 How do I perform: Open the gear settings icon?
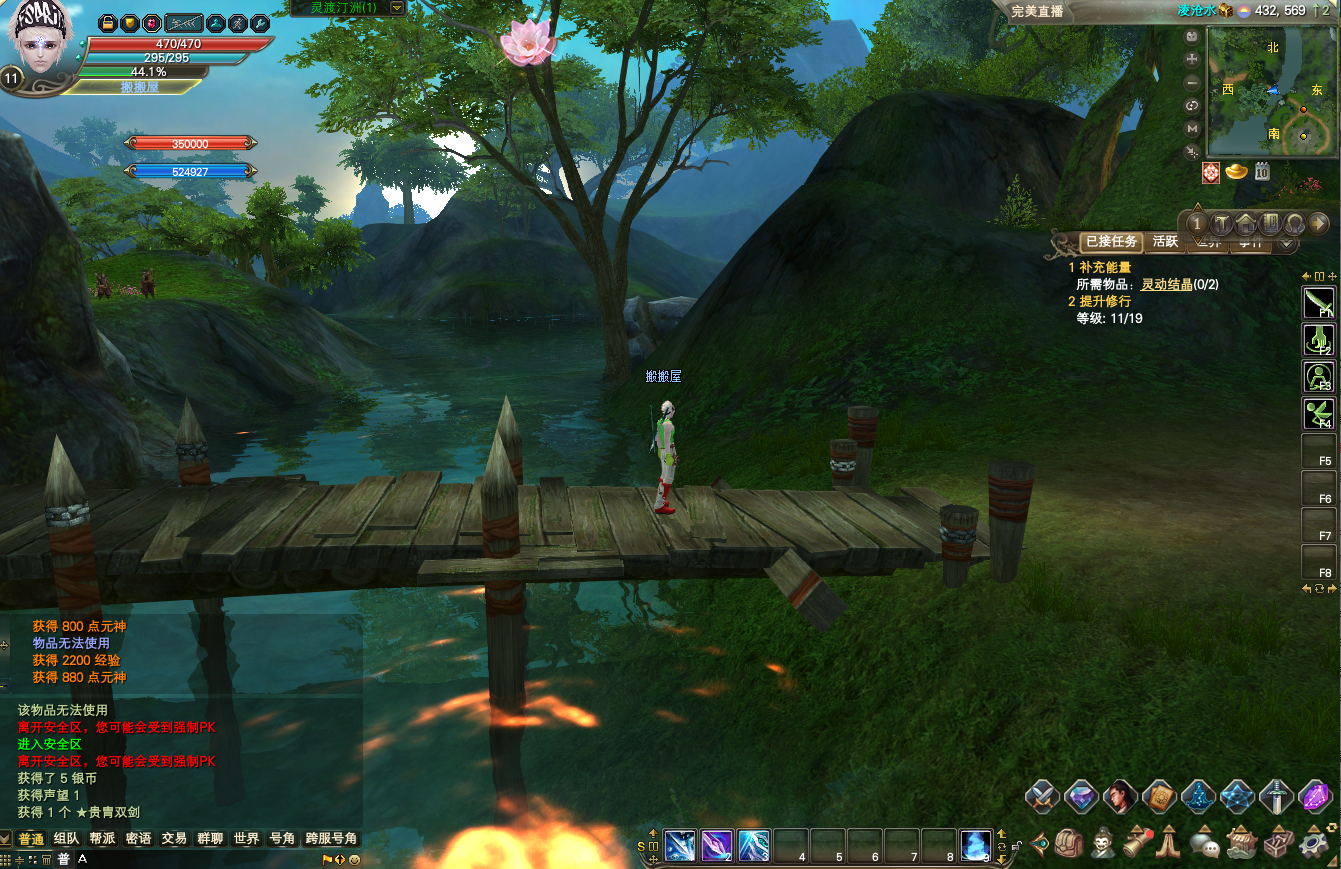pyautogui.click(x=1314, y=843)
